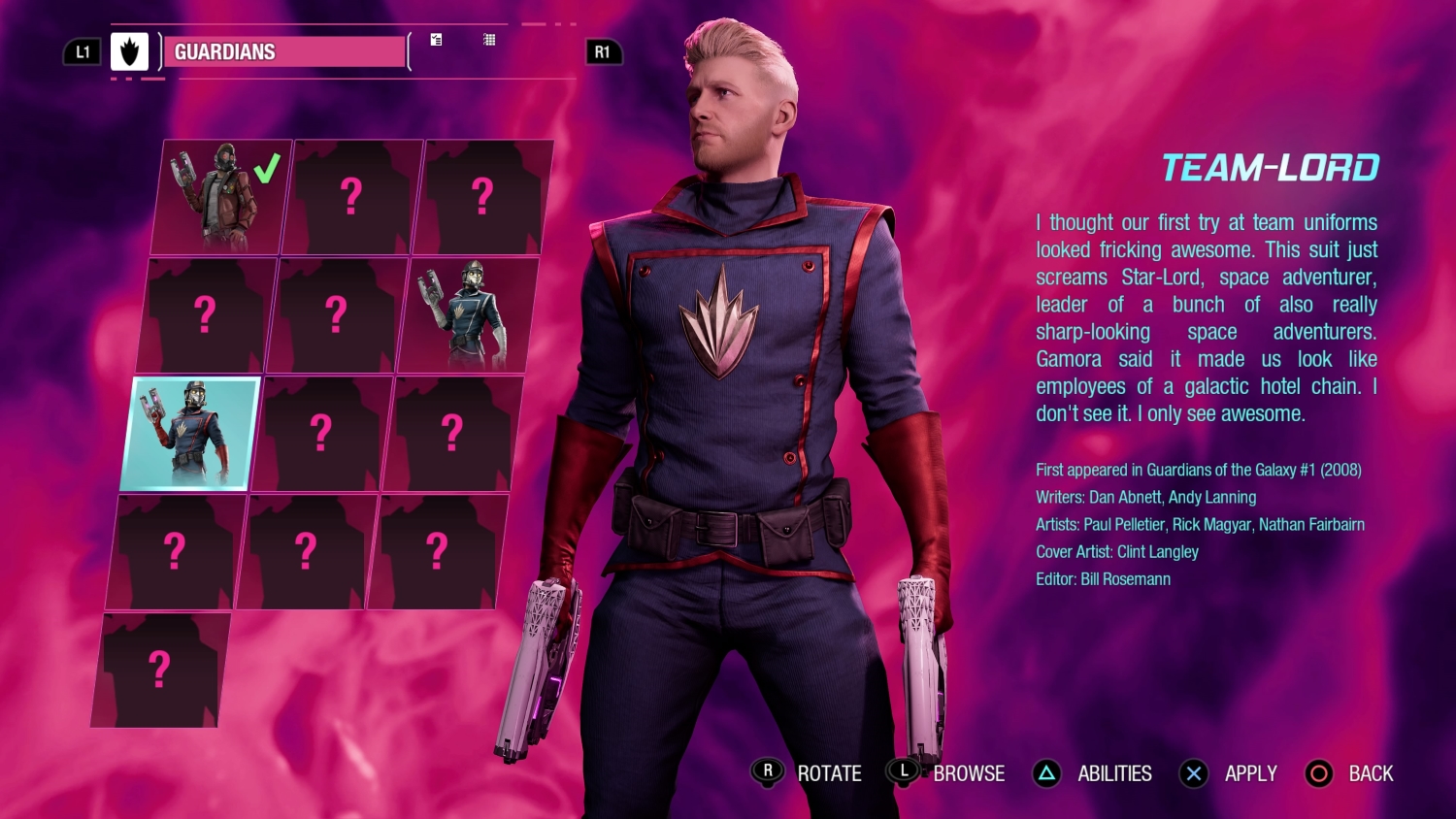The width and height of the screenshot is (1456, 819).
Task: Switch to the checklist icon tab
Action: pos(437,40)
